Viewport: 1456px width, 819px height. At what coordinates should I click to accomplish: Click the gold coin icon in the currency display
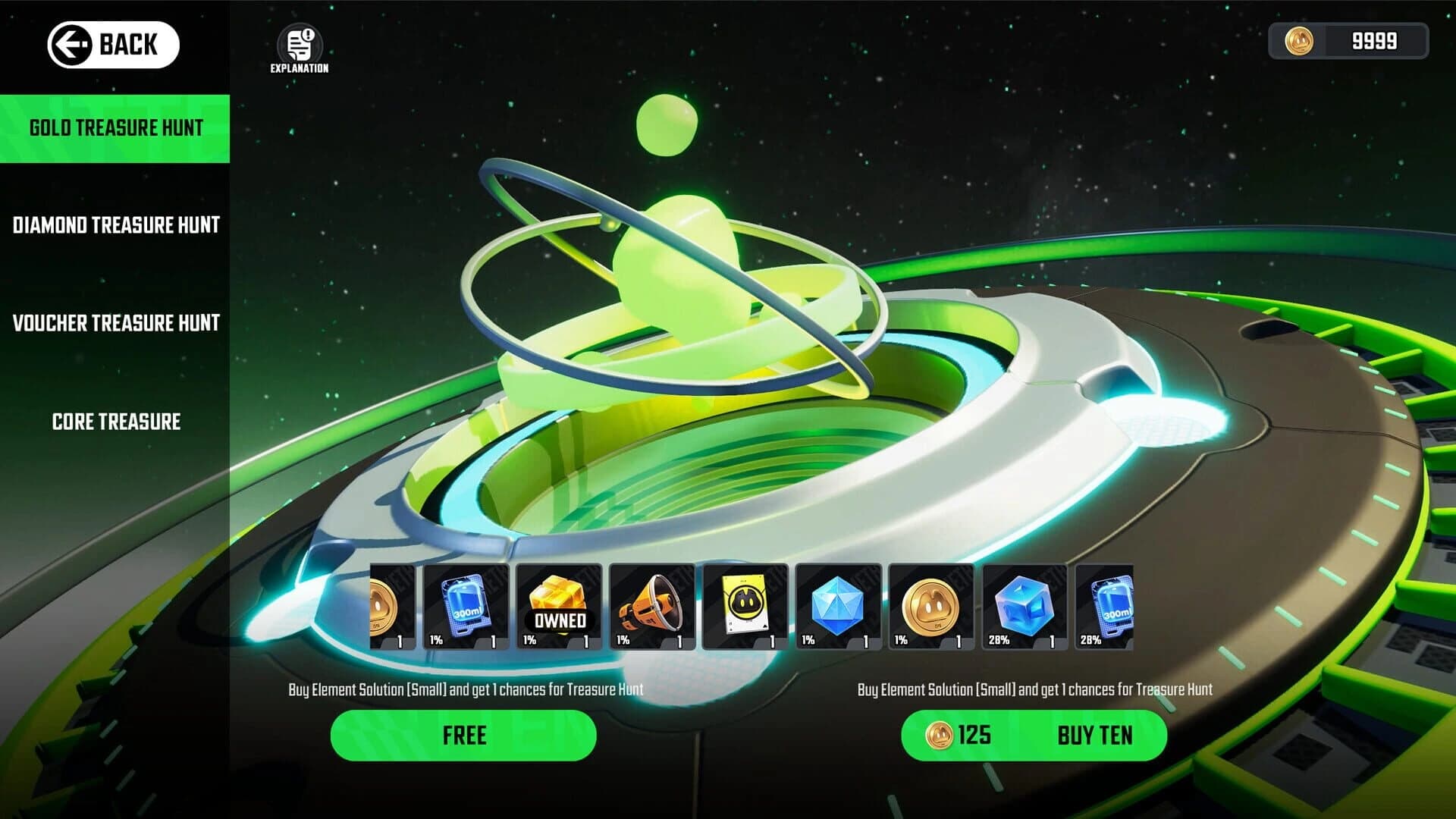click(1302, 42)
